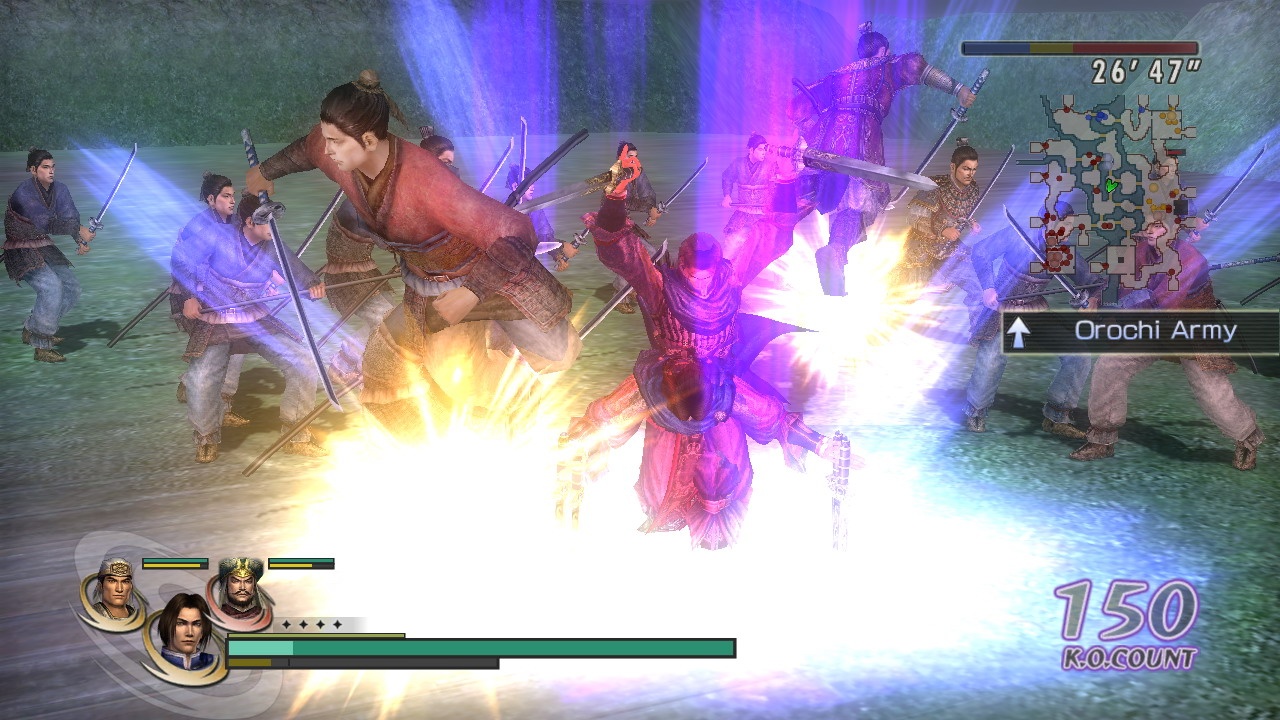
Task: Select the white-capped officer portrait
Action: (x=115, y=586)
